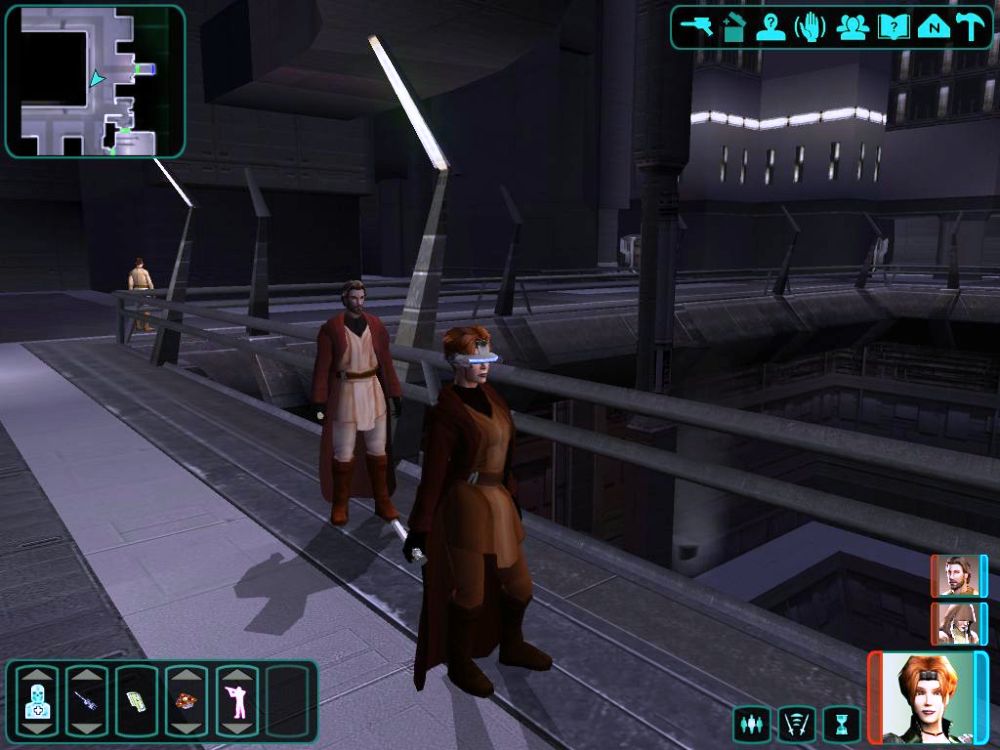Open the Inventory box icon
The image size is (1000, 750).
tap(733, 27)
